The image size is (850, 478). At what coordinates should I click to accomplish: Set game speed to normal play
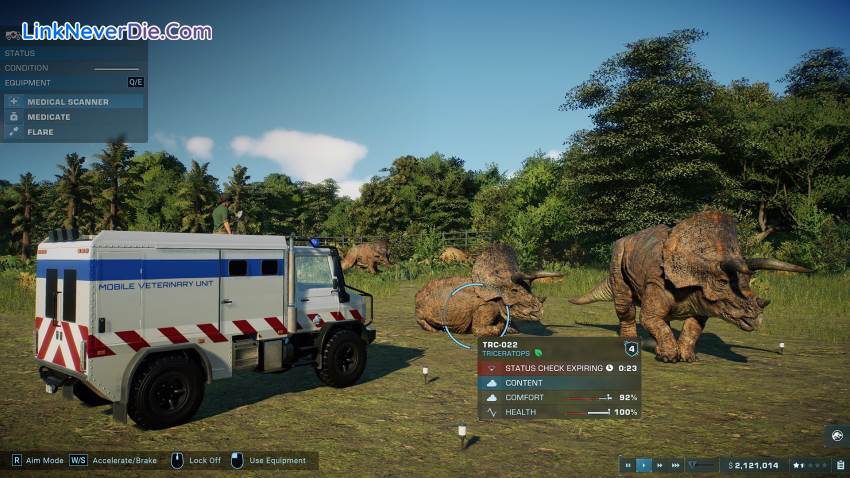(644, 465)
